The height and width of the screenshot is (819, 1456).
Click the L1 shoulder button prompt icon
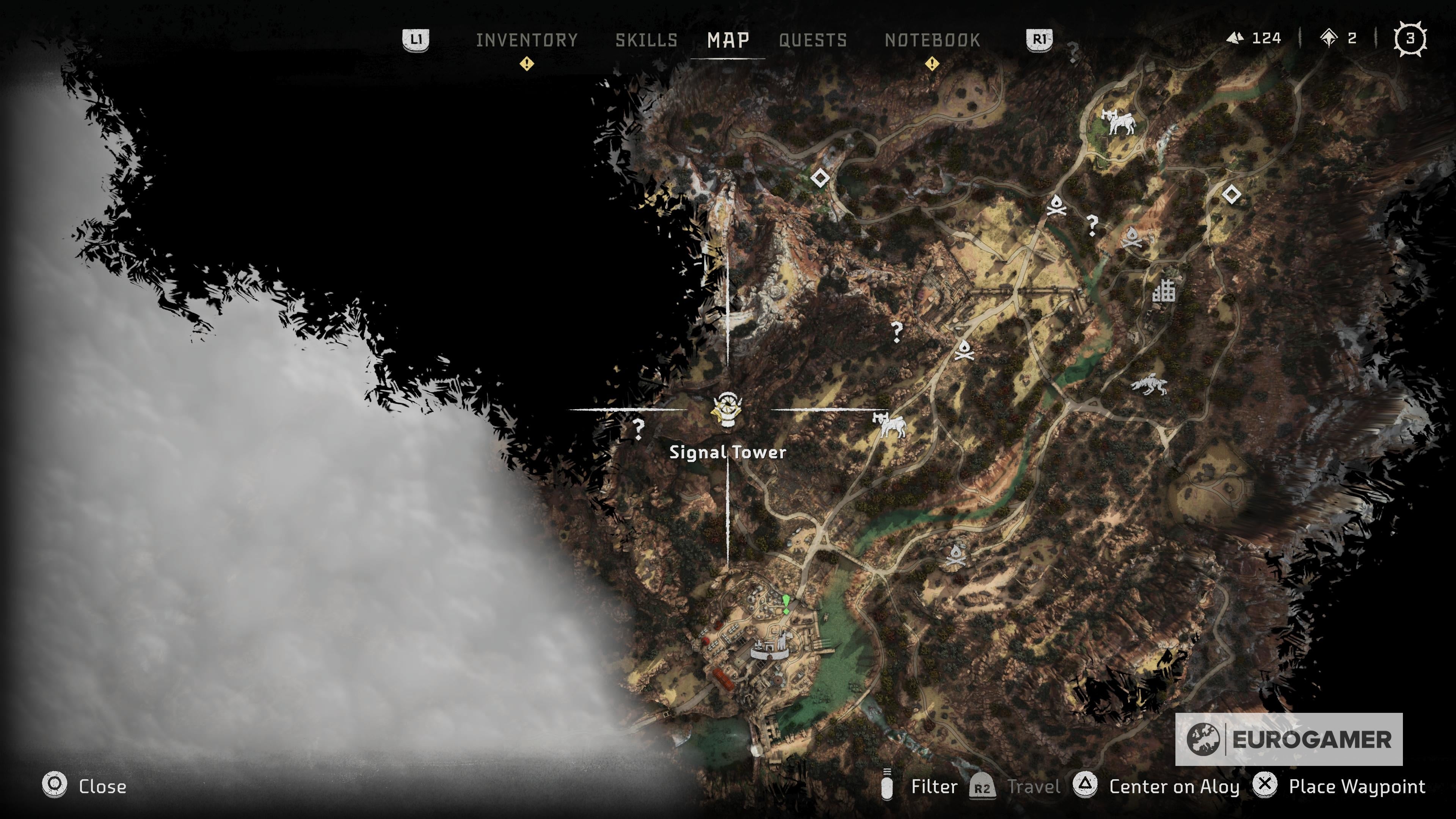(x=417, y=39)
